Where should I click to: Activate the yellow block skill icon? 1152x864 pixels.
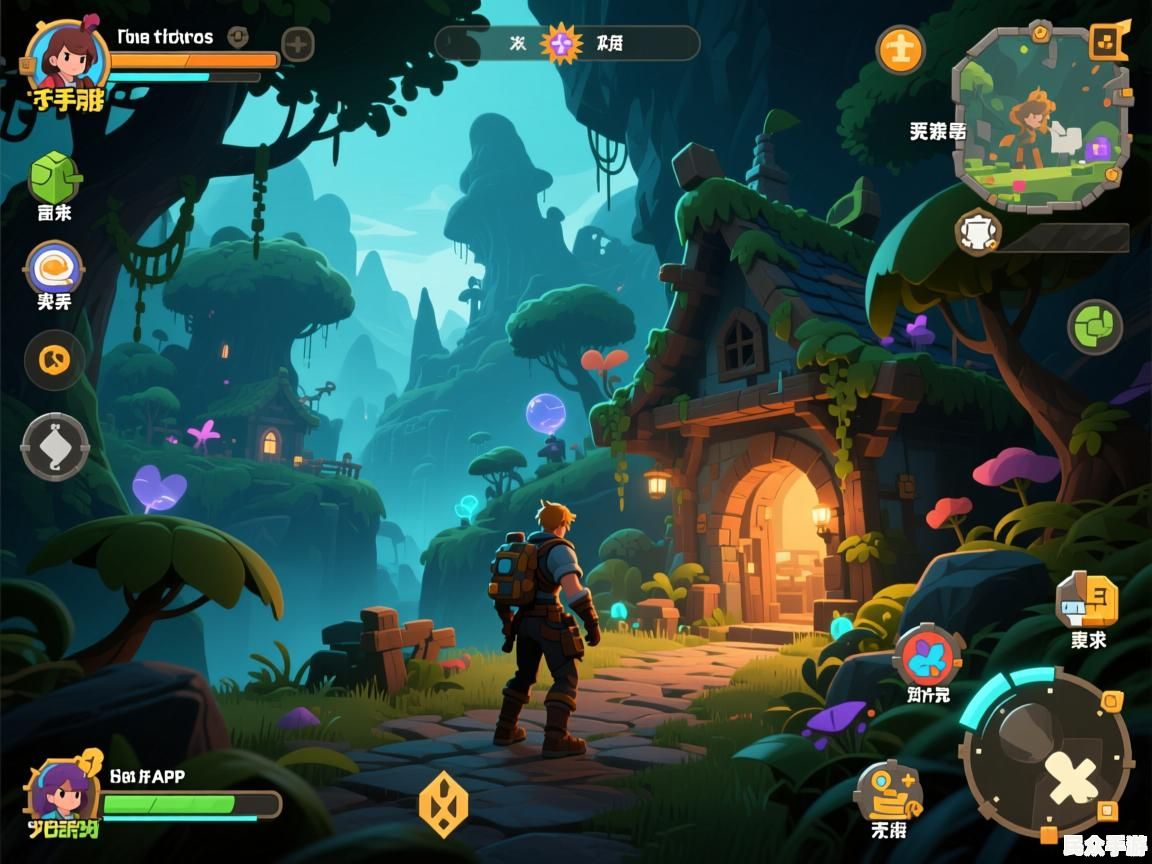(x=1087, y=600)
